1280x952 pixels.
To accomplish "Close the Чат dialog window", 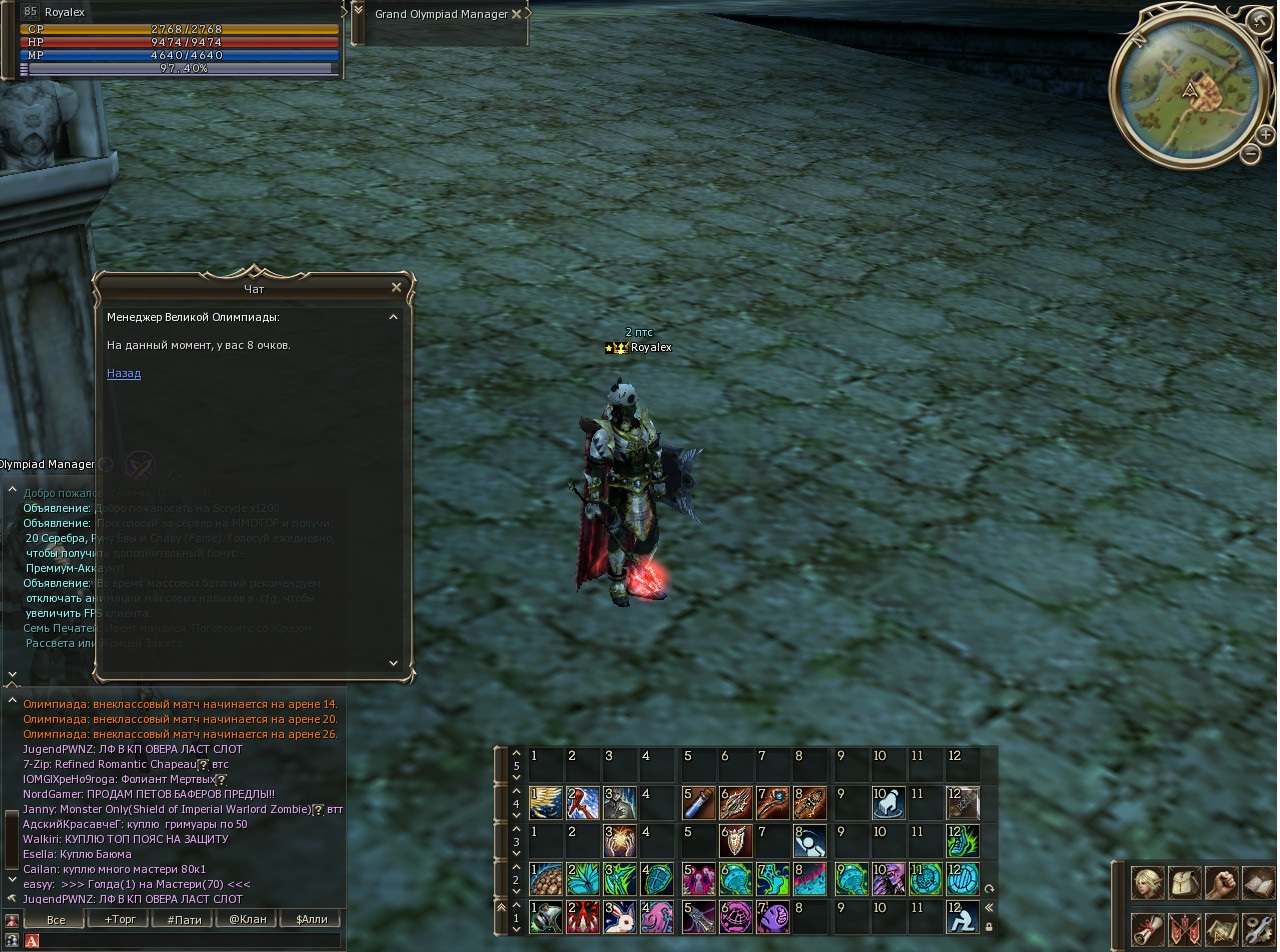I will point(396,288).
